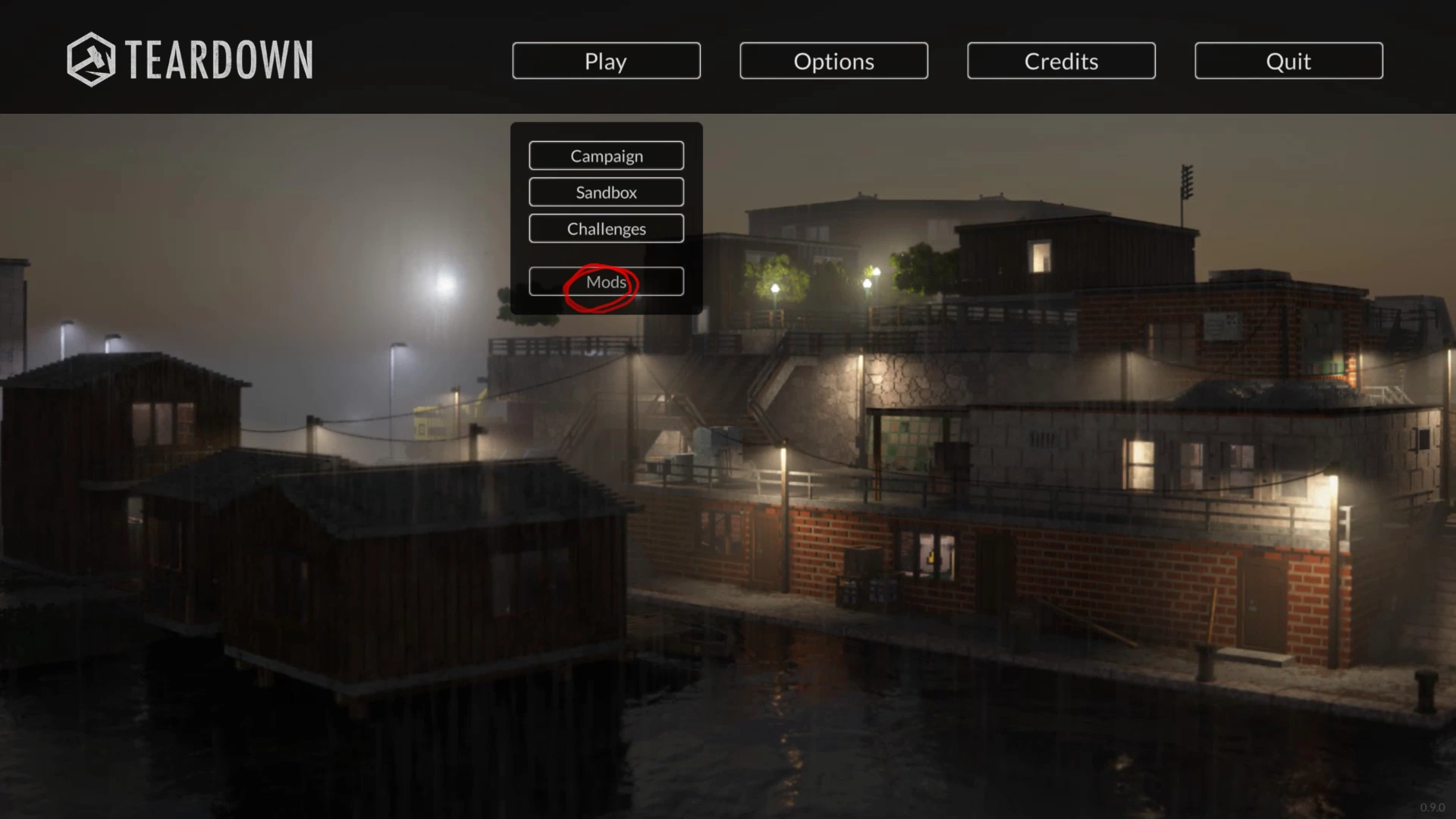Choose Options from the top navigation

click(x=833, y=61)
